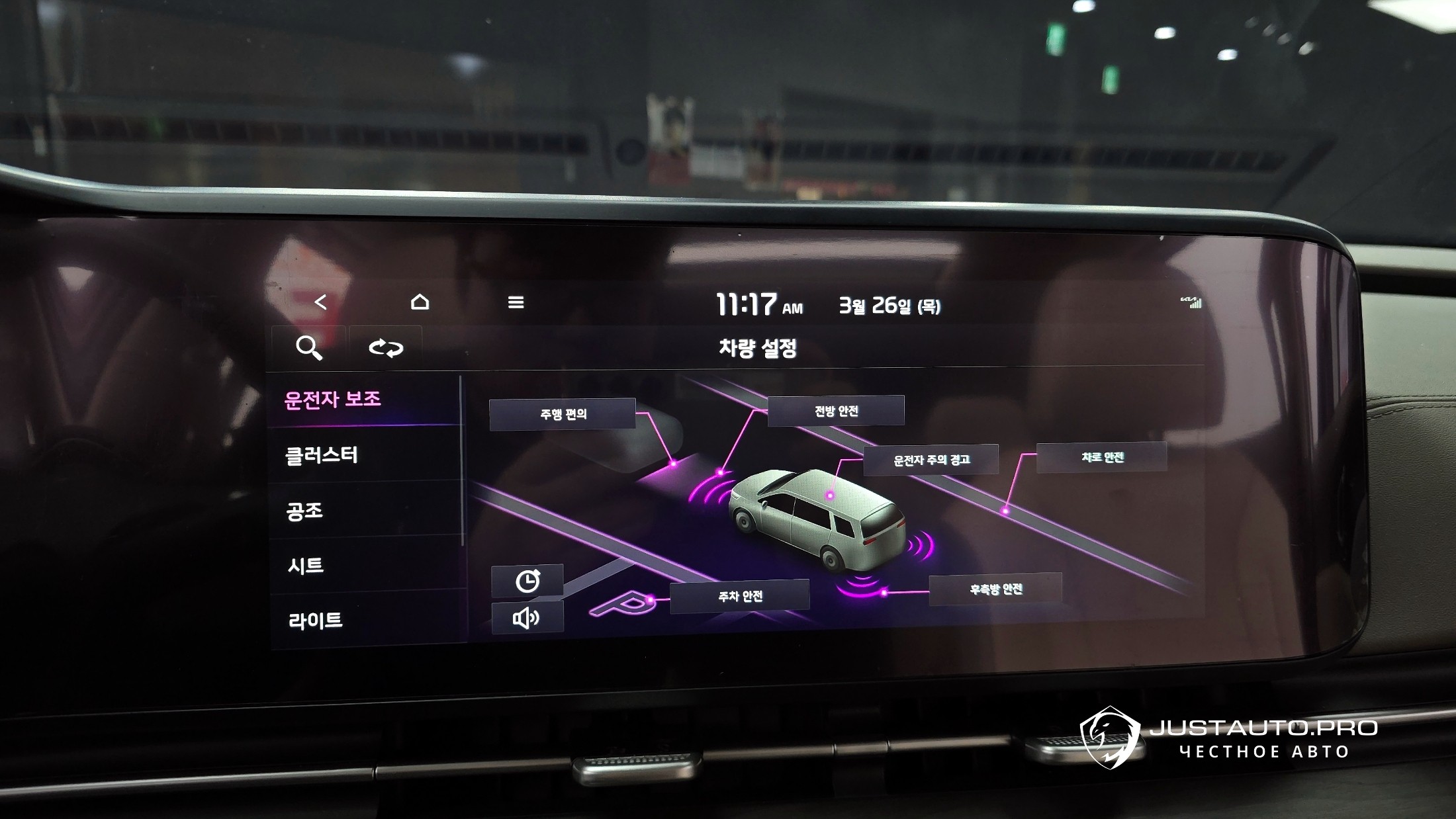
Task: Click the clock timing icon button
Action: tap(527, 581)
